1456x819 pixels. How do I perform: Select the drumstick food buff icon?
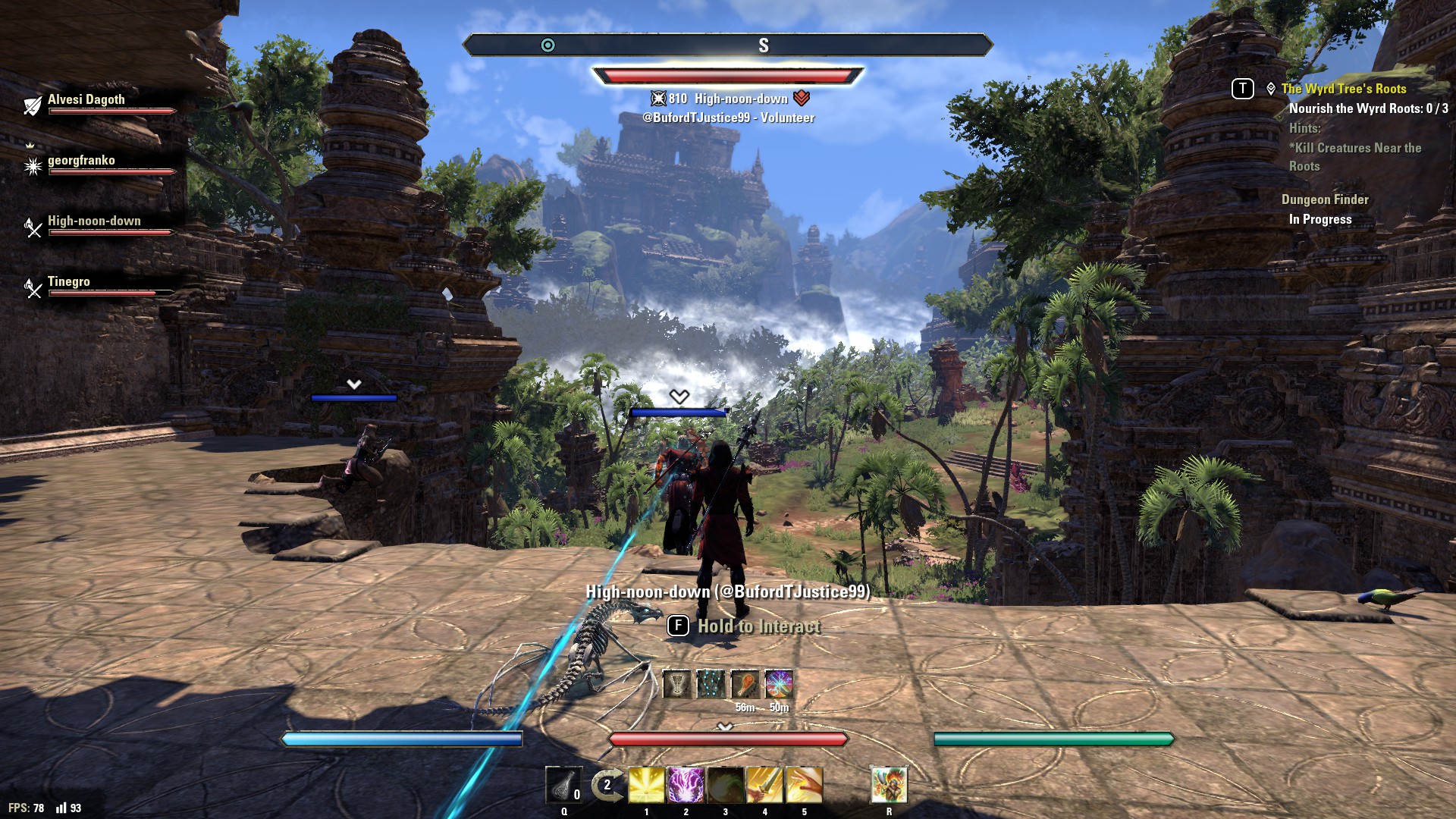pos(743,684)
